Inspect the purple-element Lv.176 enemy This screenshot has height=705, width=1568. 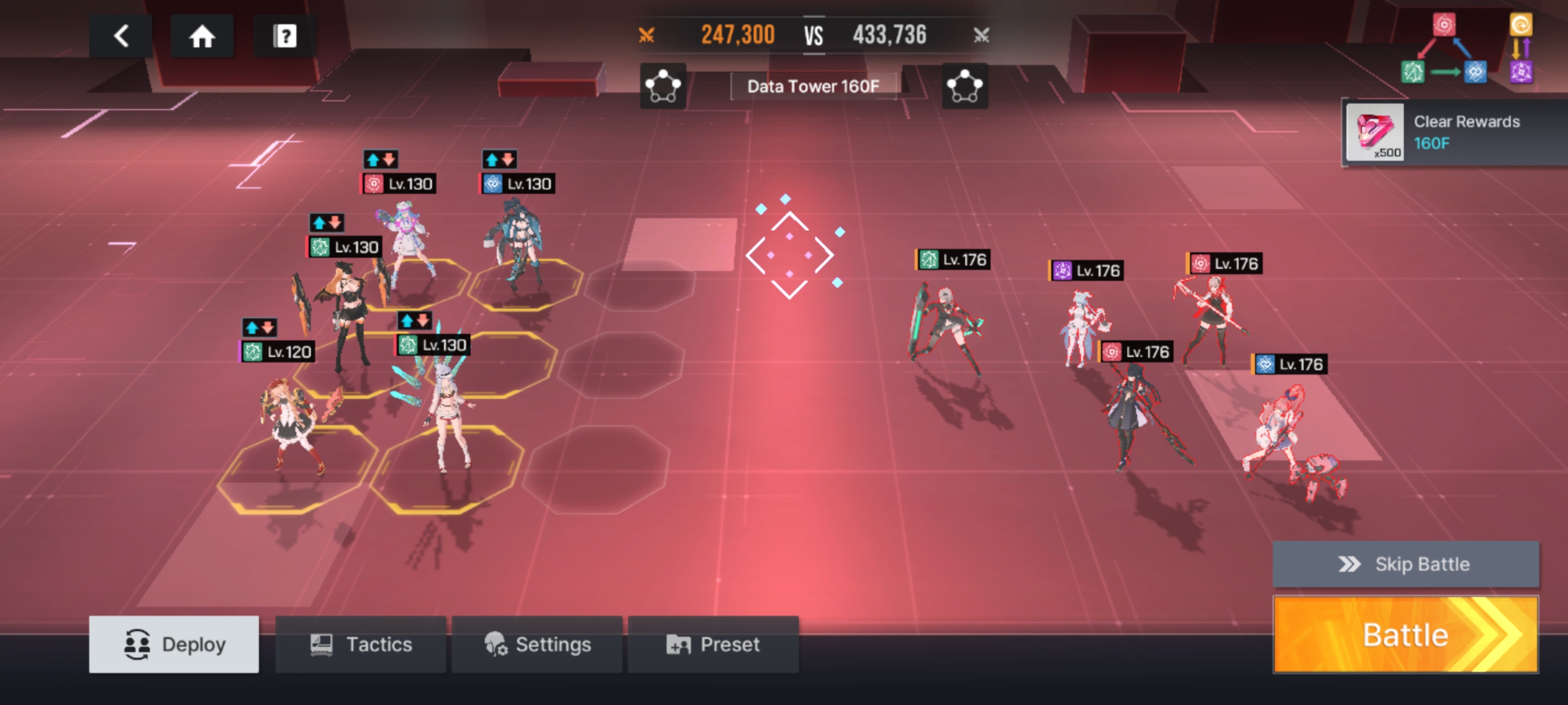(1083, 328)
